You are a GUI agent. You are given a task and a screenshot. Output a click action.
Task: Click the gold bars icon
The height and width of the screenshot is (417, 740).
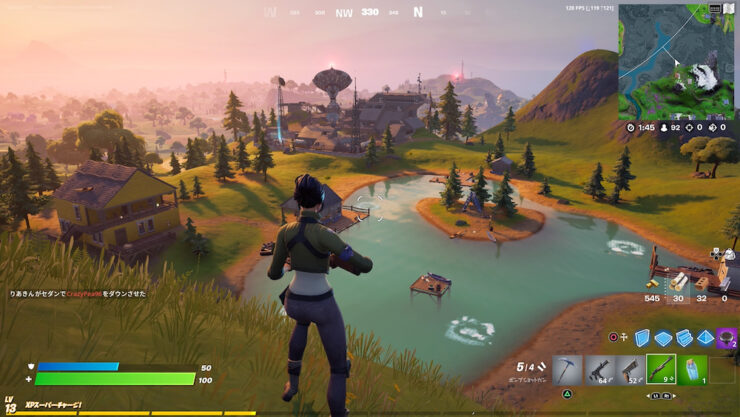click(x=651, y=284)
